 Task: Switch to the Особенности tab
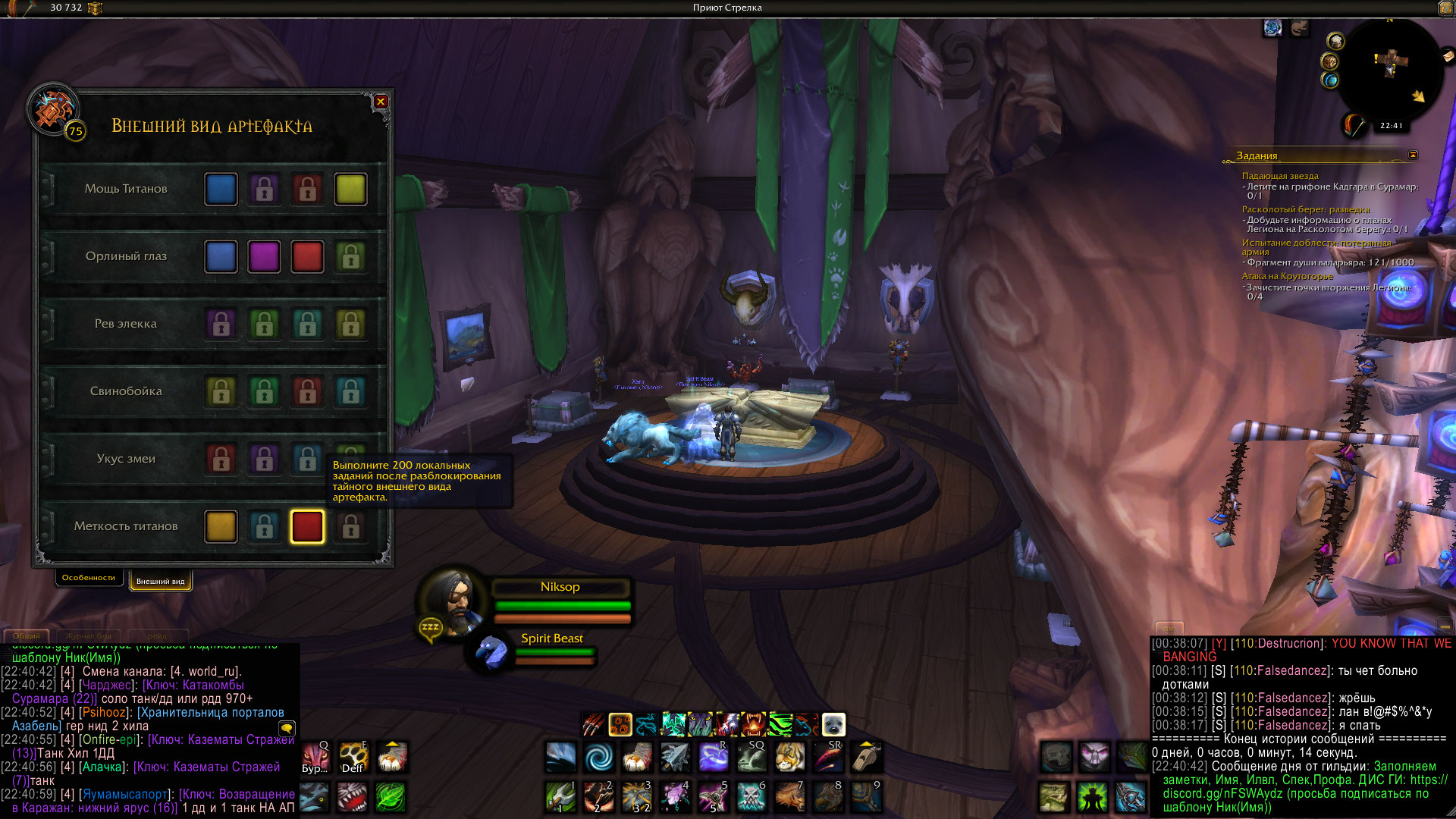click(89, 578)
